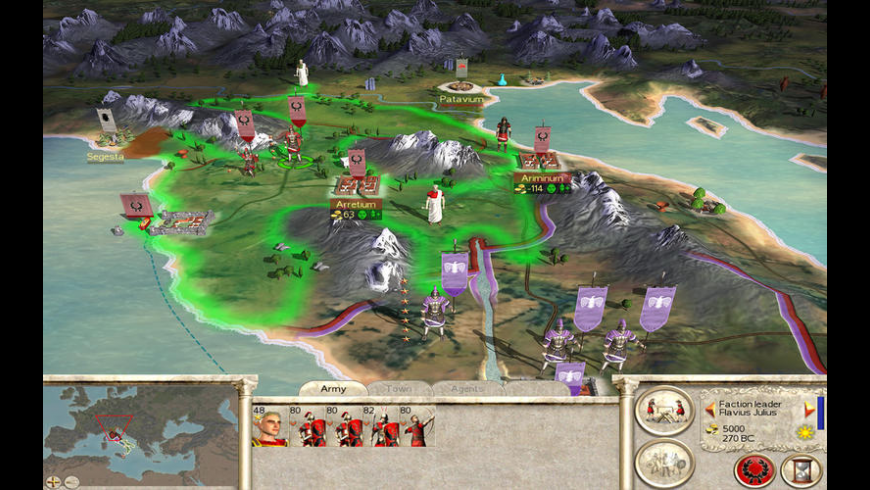This screenshot has width=870, height=490.
Task: Open the unit recruitment panel button
Action: click(664, 461)
